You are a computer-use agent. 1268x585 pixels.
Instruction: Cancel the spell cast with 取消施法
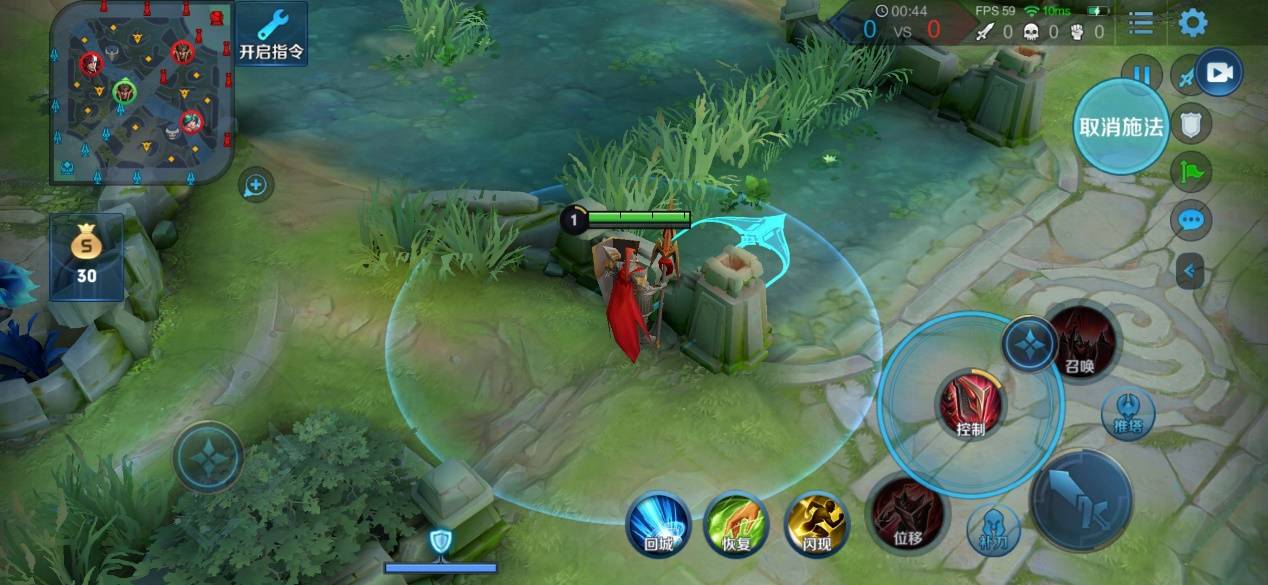coord(1121,126)
